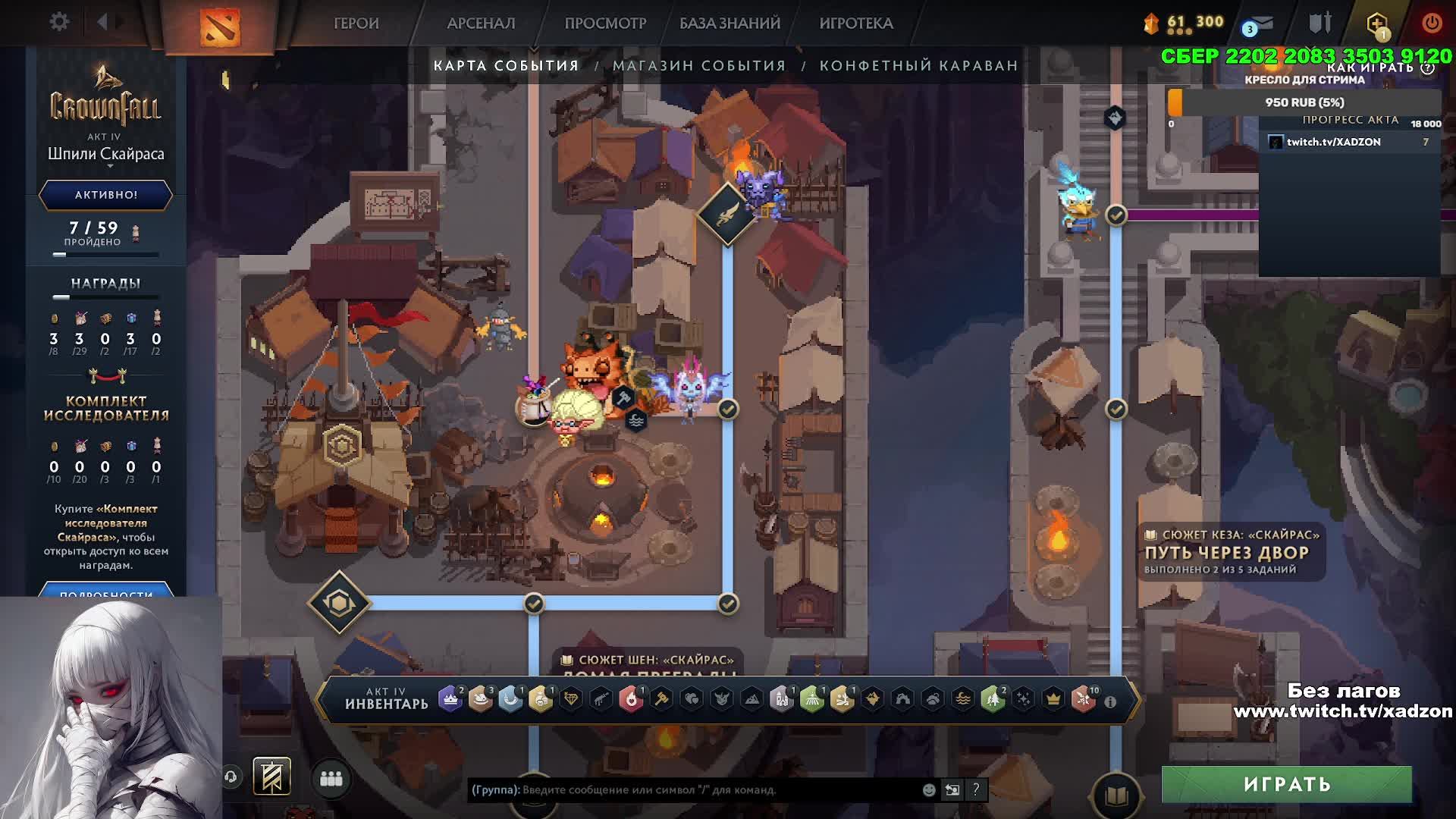Click the red power quit button

pos(1431,23)
